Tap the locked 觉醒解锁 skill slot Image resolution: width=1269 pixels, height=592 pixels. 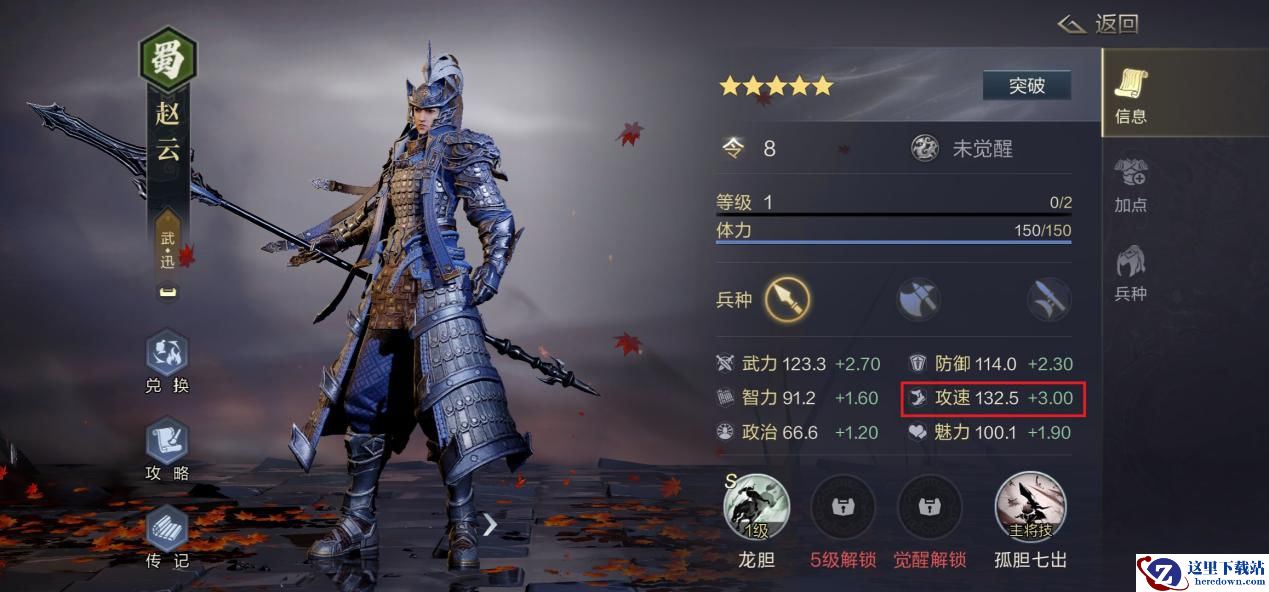[x=931, y=507]
